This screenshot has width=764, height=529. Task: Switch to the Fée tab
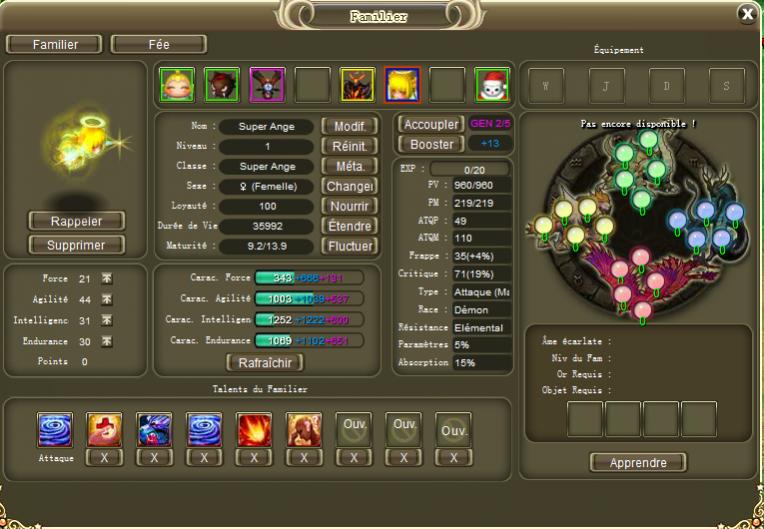[159, 44]
